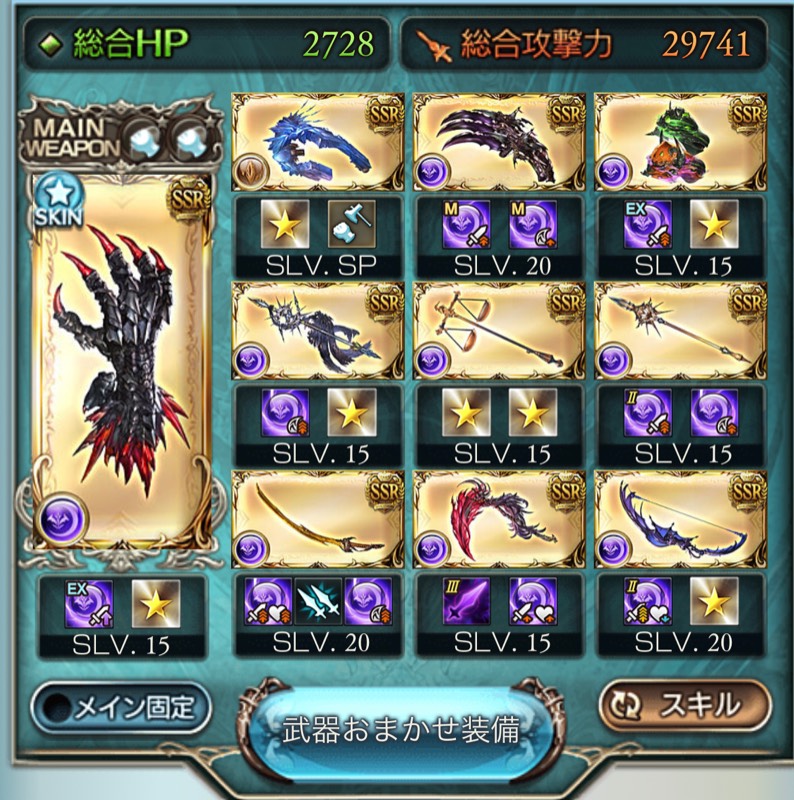The height and width of the screenshot is (800, 794).
Task: Choose the blue feathered claw weapon slot
Action: (x=316, y=142)
